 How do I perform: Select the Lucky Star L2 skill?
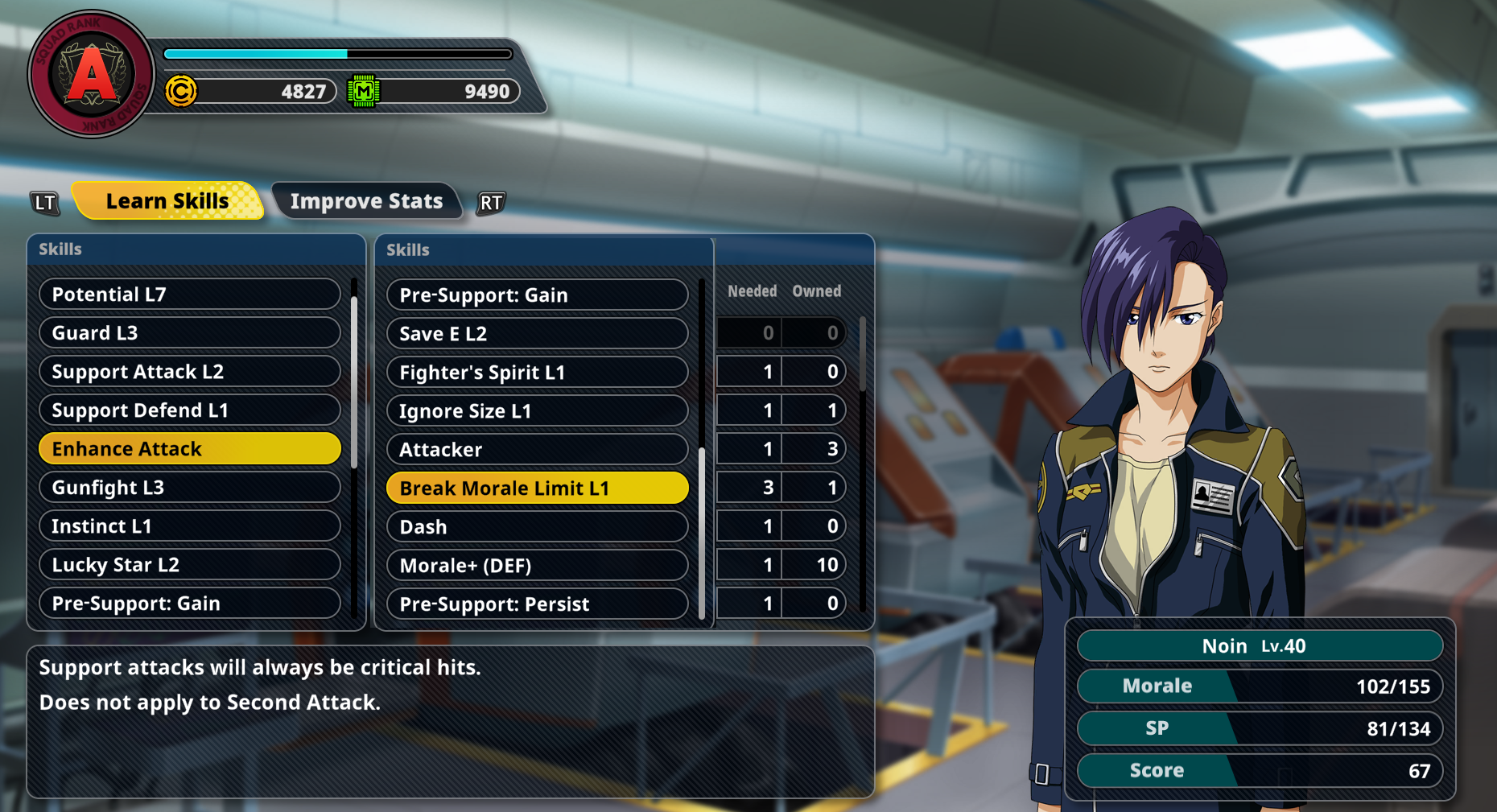pos(189,565)
